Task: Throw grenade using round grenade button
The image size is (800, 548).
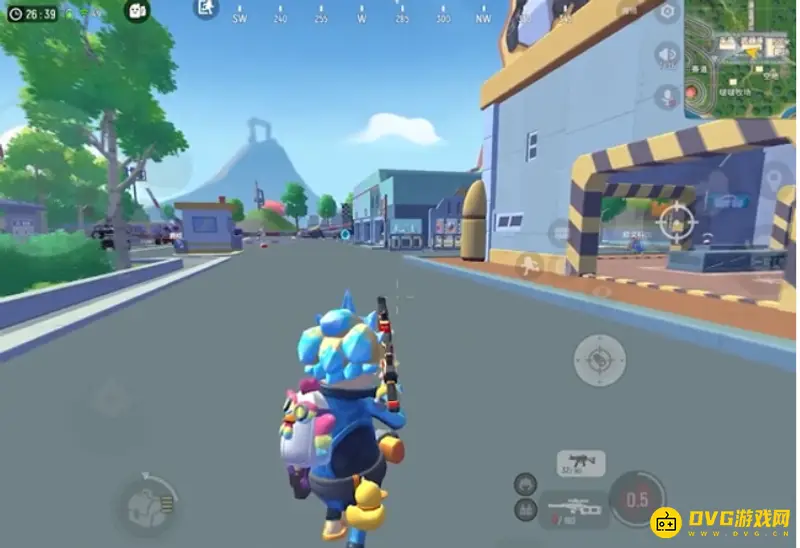Action: pyautogui.click(x=600, y=360)
